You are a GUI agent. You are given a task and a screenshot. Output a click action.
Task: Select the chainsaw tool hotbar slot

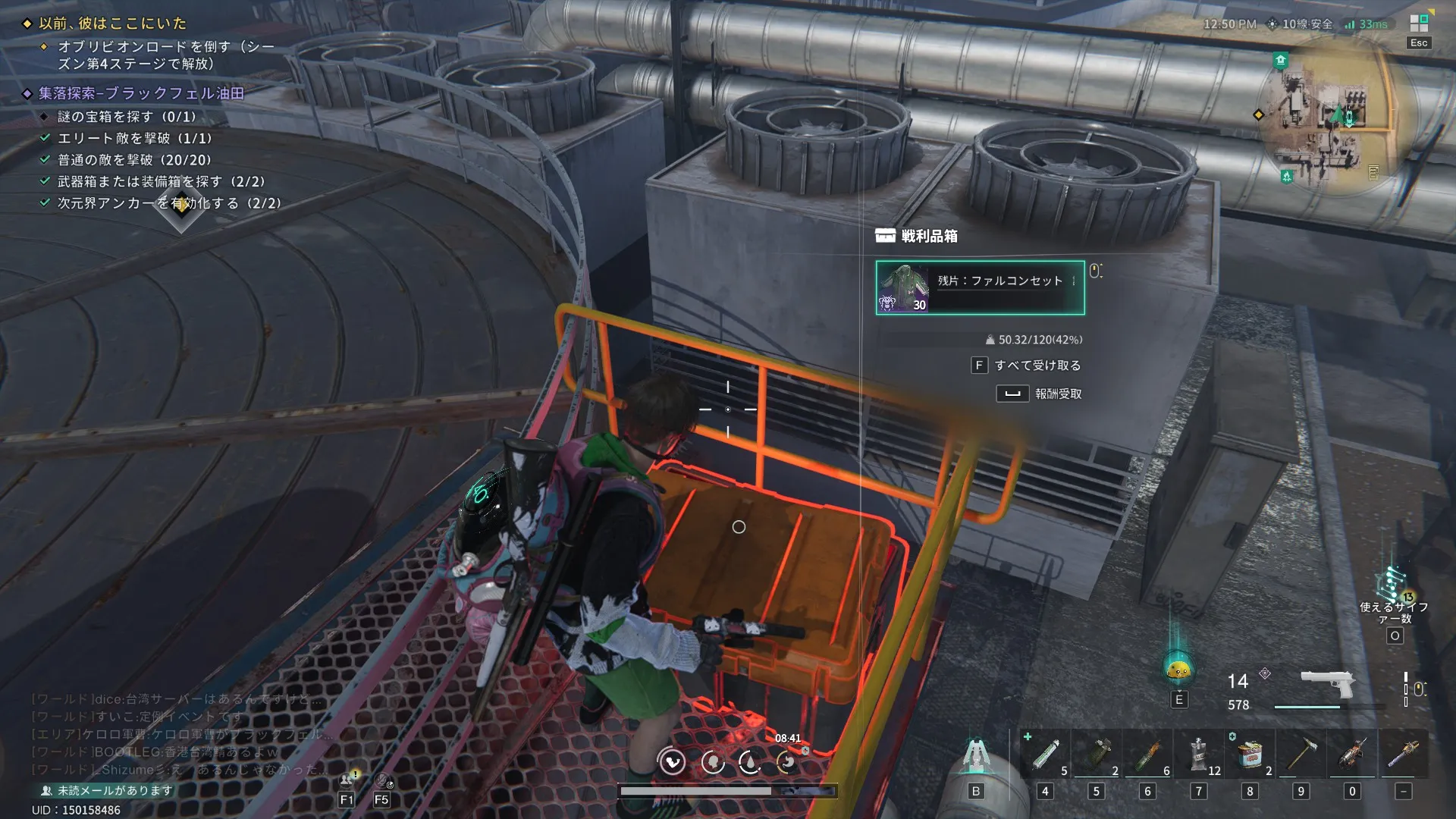coord(1352,754)
